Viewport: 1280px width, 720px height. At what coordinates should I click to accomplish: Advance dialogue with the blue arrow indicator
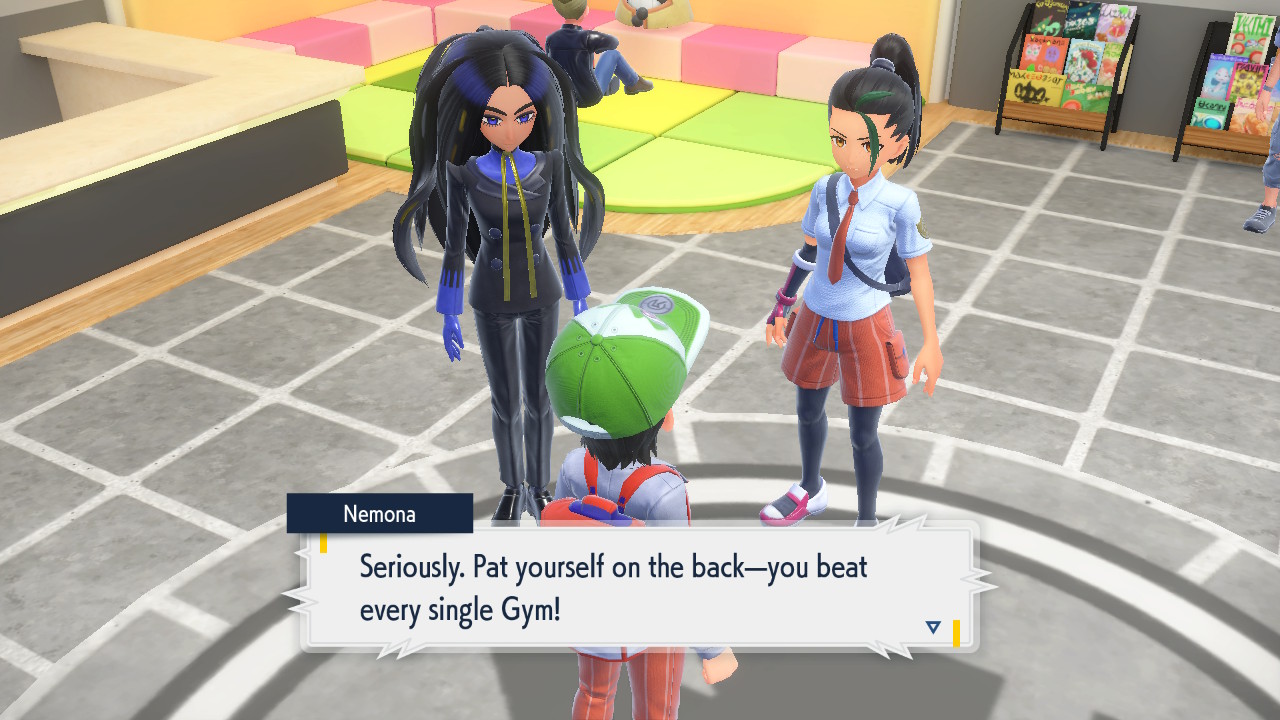pos(933,627)
